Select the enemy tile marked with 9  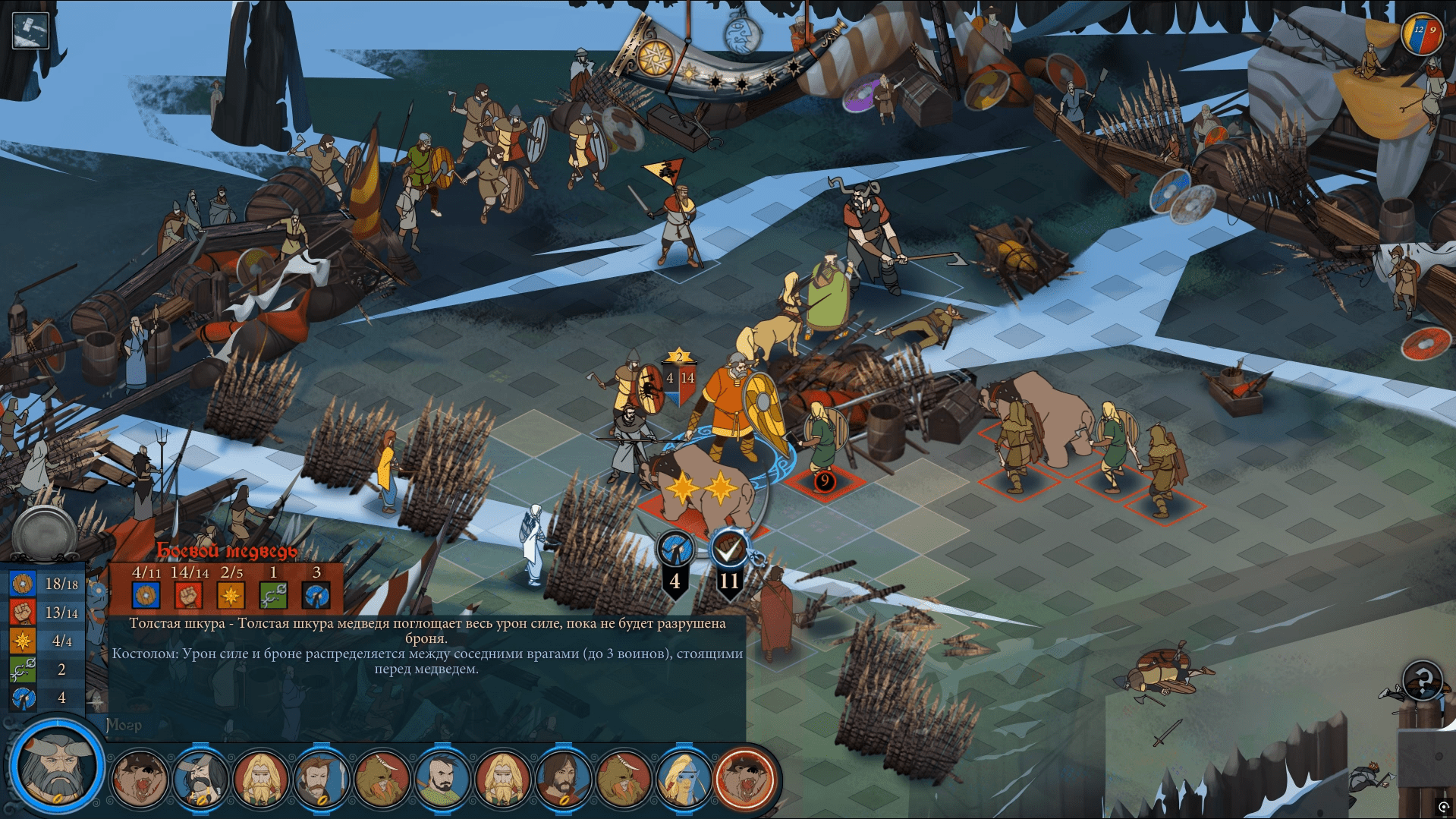tap(825, 481)
